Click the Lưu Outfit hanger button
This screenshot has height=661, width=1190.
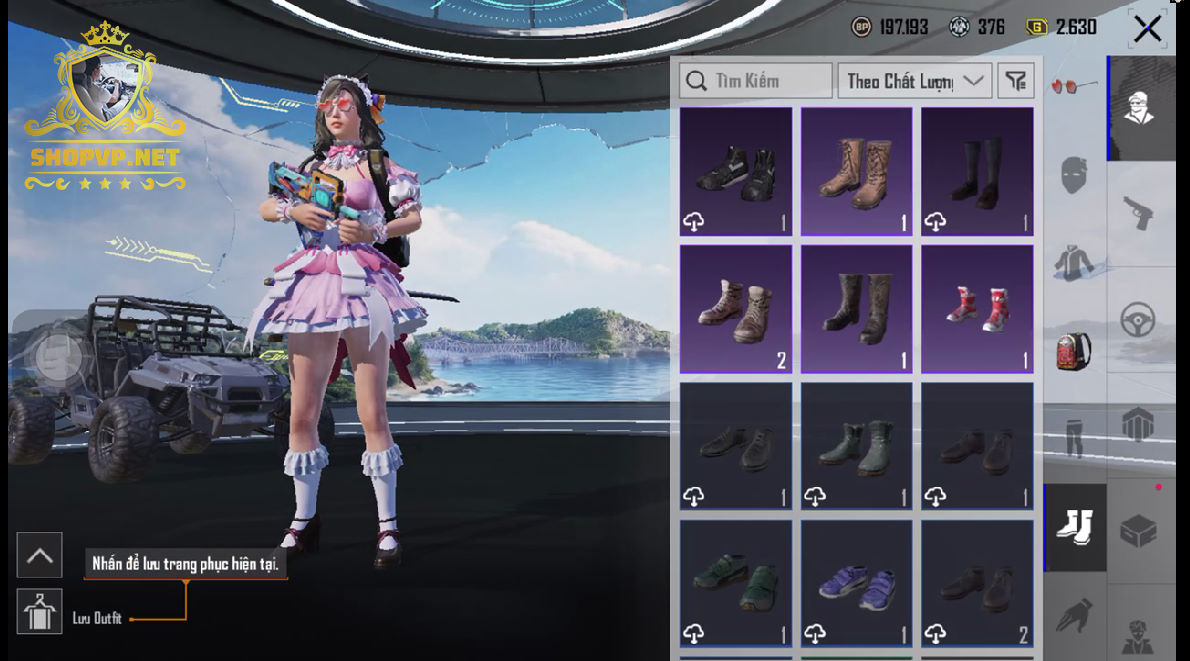pos(40,612)
